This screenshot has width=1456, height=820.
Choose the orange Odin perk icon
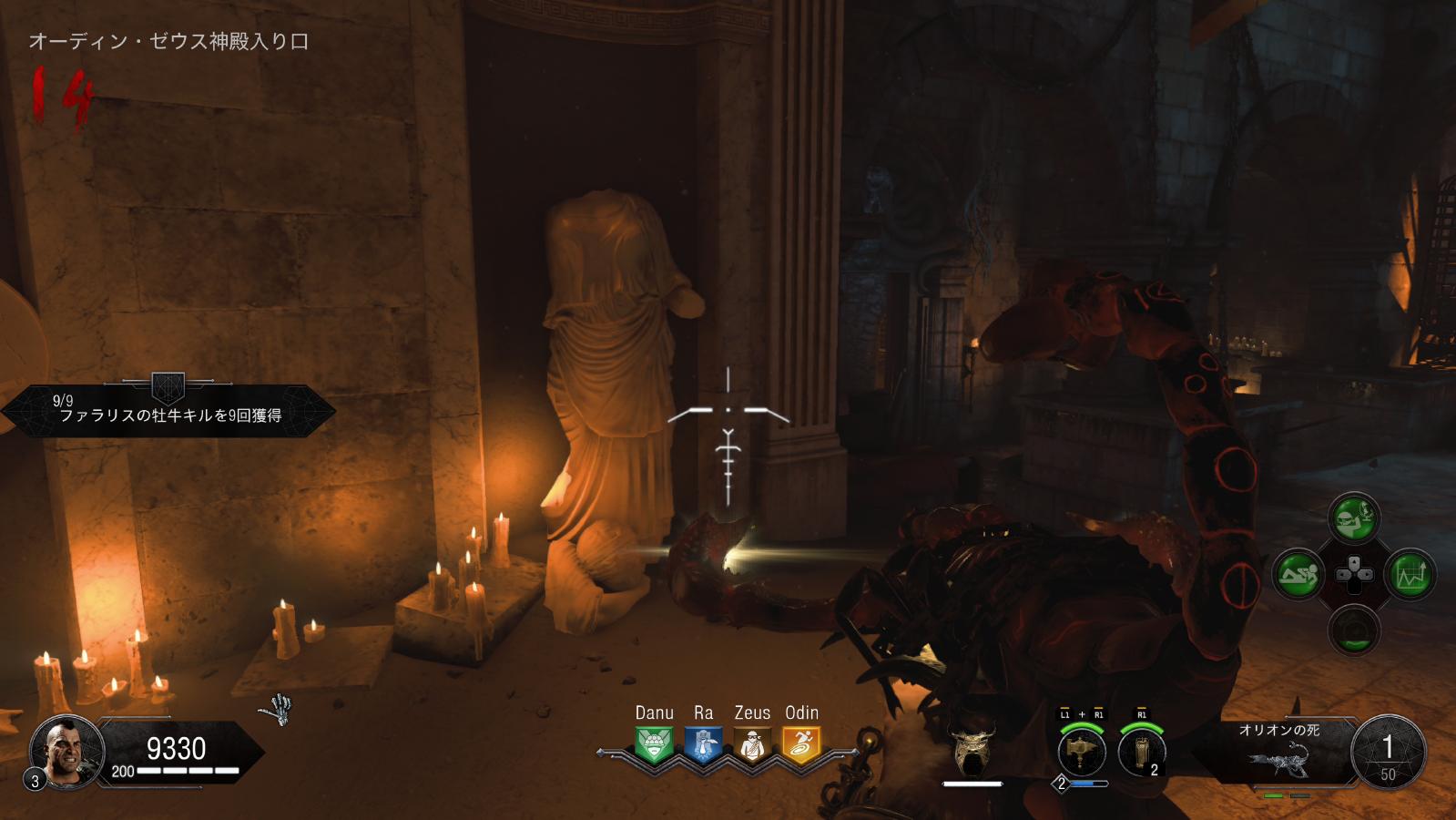point(801,745)
